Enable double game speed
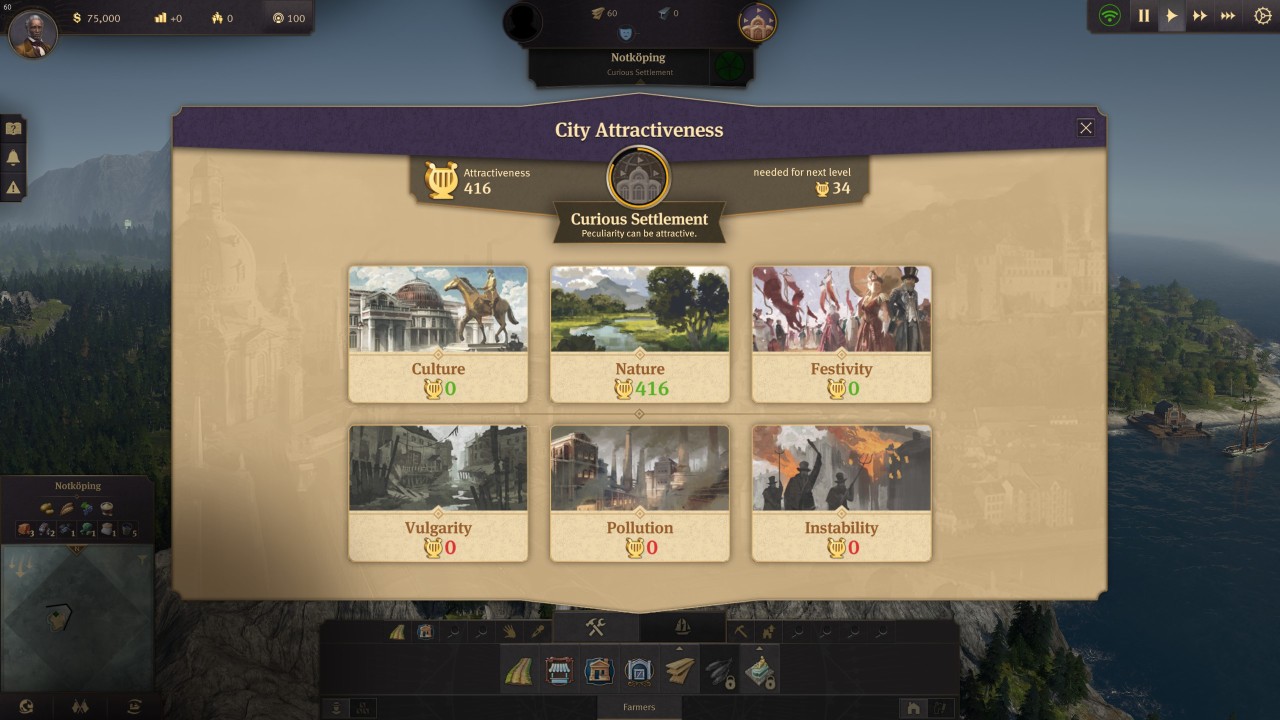The width and height of the screenshot is (1280, 720). click(1199, 15)
